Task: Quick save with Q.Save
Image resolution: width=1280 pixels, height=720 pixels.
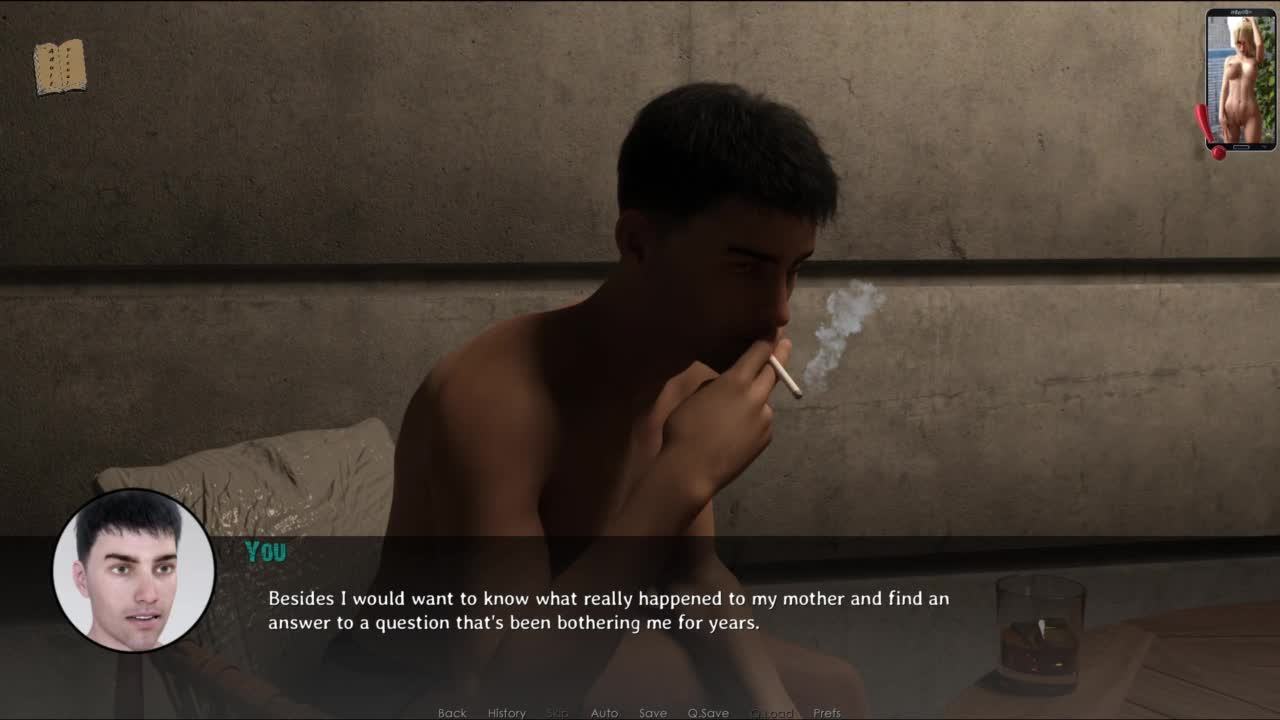Action: (x=708, y=713)
